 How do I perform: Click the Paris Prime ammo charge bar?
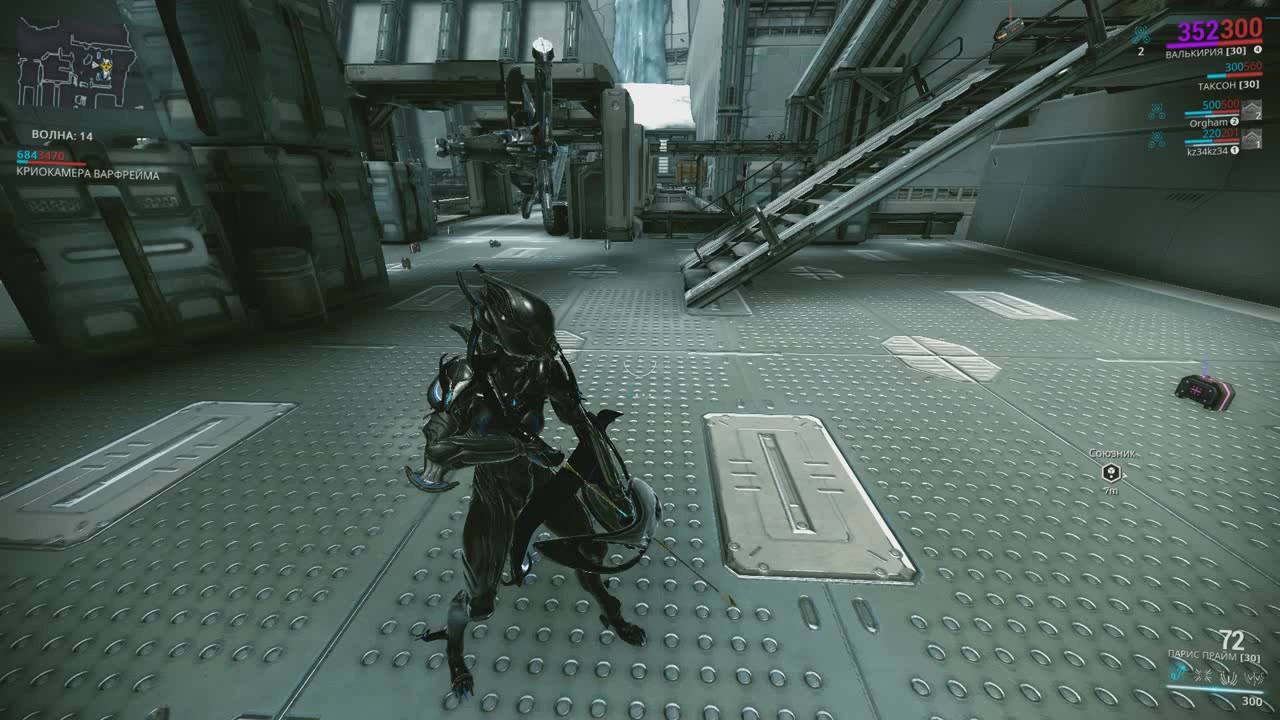coord(1213,690)
